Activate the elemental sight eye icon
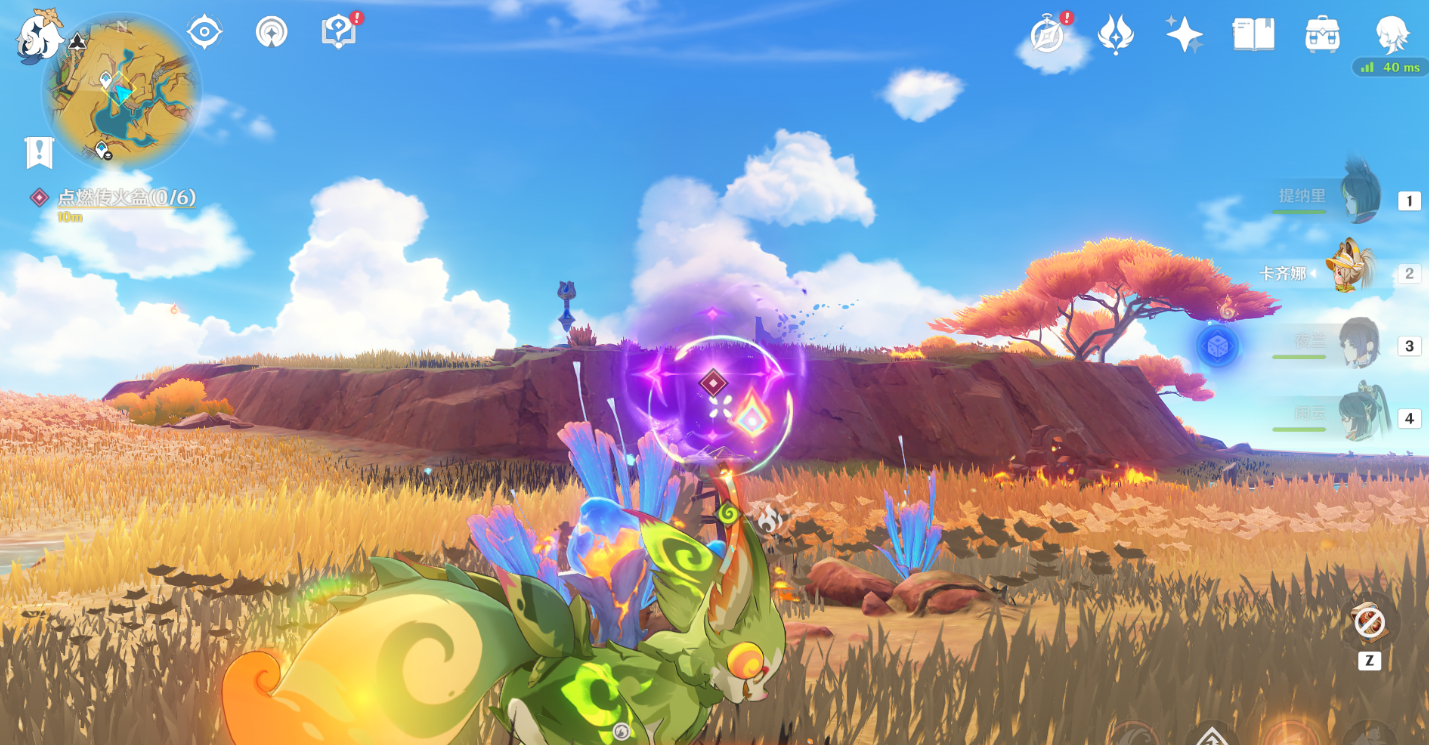Viewport: 1429px width, 745px height. click(204, 32)
